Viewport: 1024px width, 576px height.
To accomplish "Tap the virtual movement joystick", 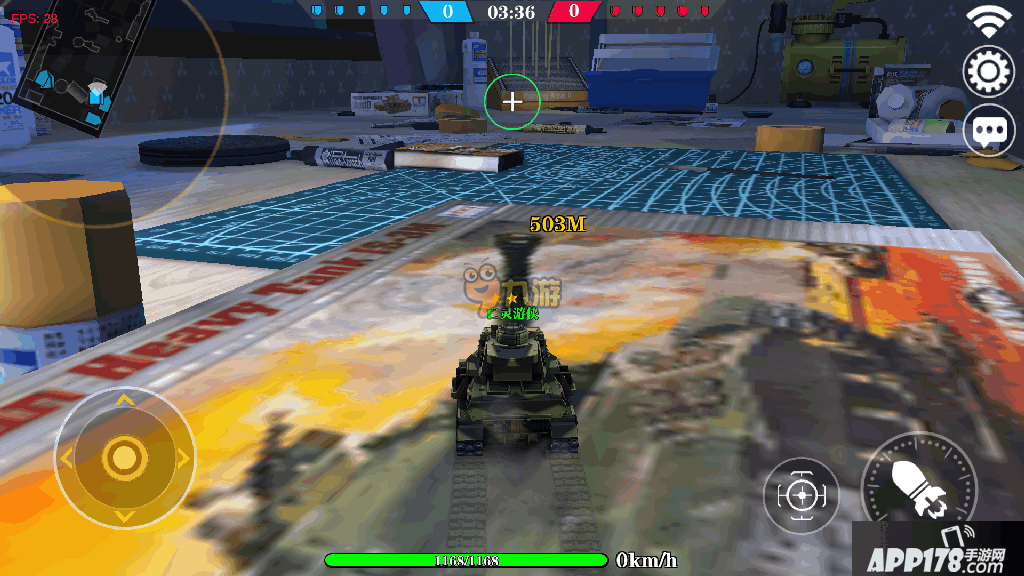I will [x=124, y=458].
